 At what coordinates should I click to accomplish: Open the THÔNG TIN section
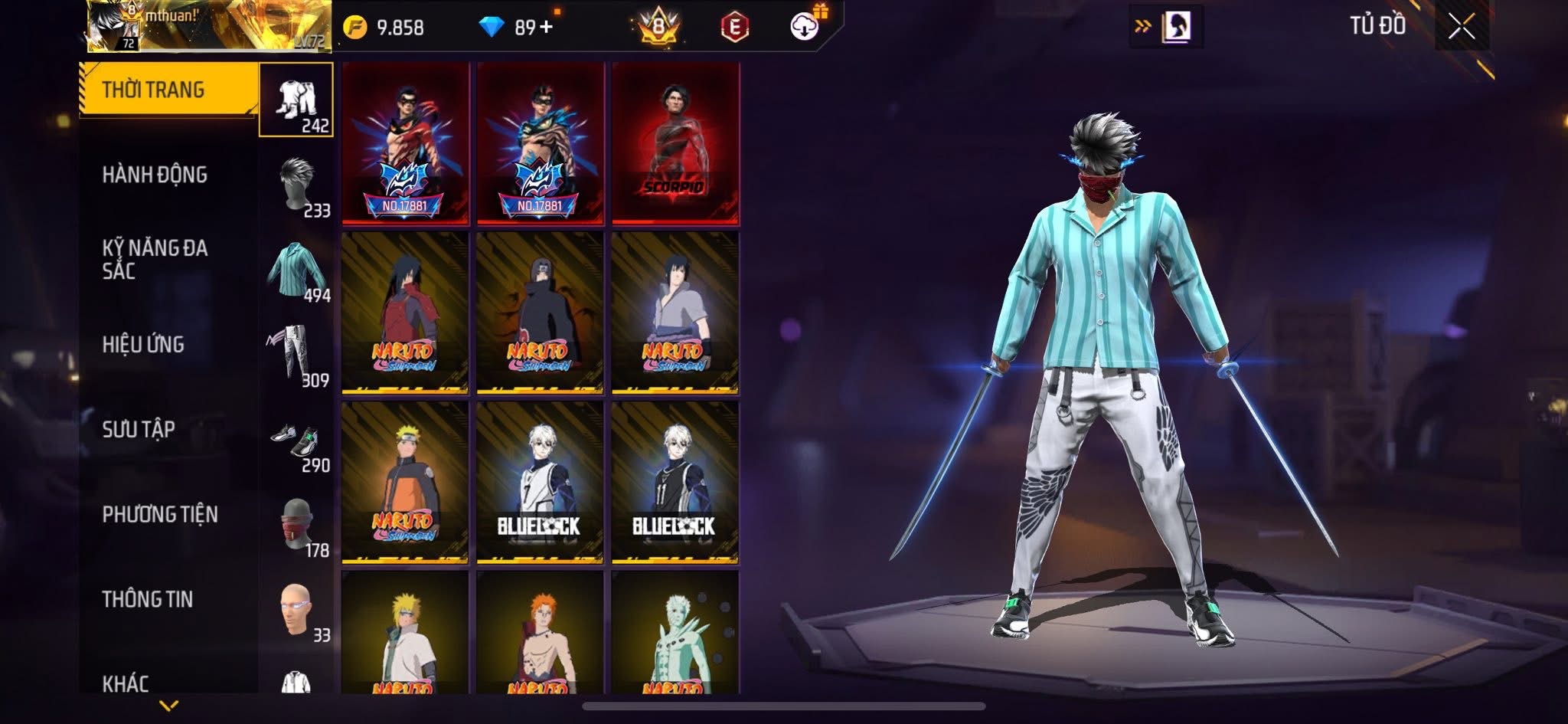point(148,599)
